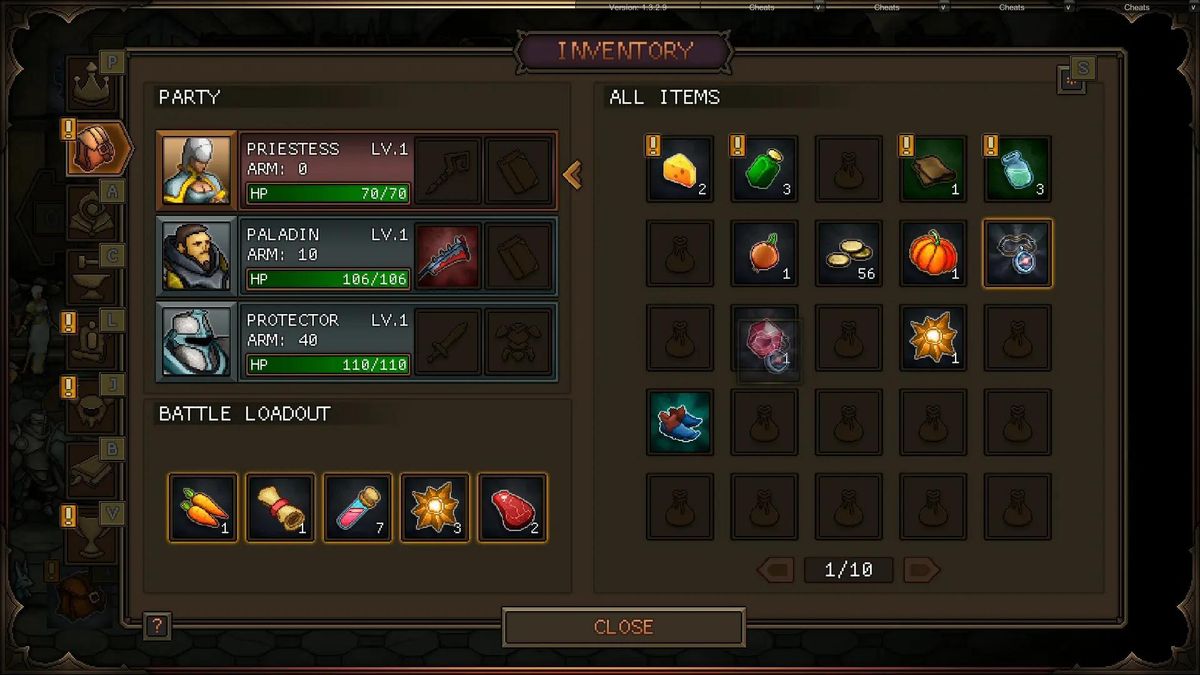
Task: Pick the highlighted compass amulet item
Action: point(1017,254)
